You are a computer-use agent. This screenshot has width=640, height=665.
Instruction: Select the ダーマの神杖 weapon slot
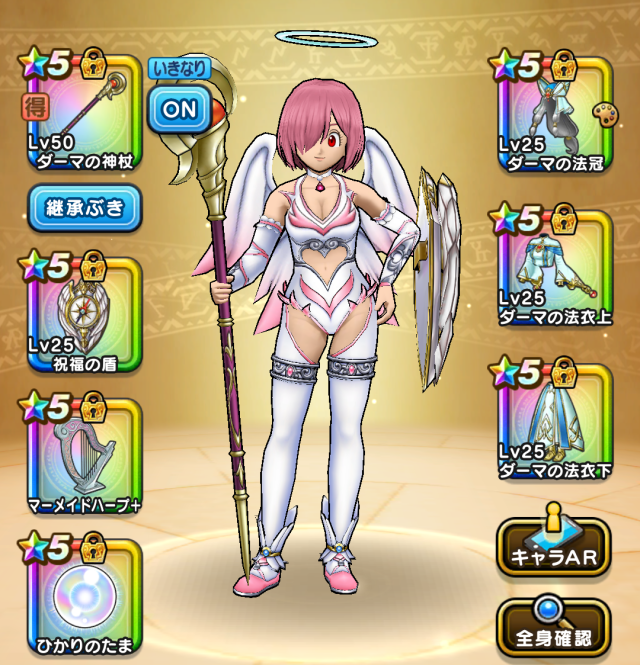[x=80, y=110]
